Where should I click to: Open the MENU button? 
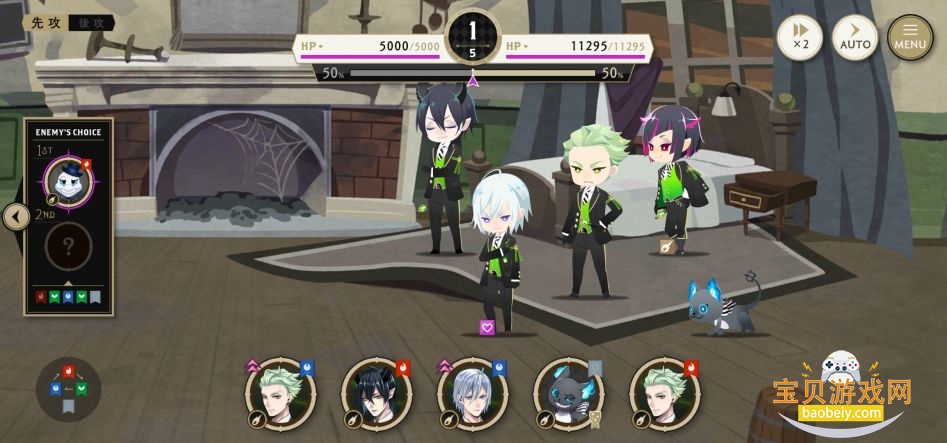click(x=910, y=37)
